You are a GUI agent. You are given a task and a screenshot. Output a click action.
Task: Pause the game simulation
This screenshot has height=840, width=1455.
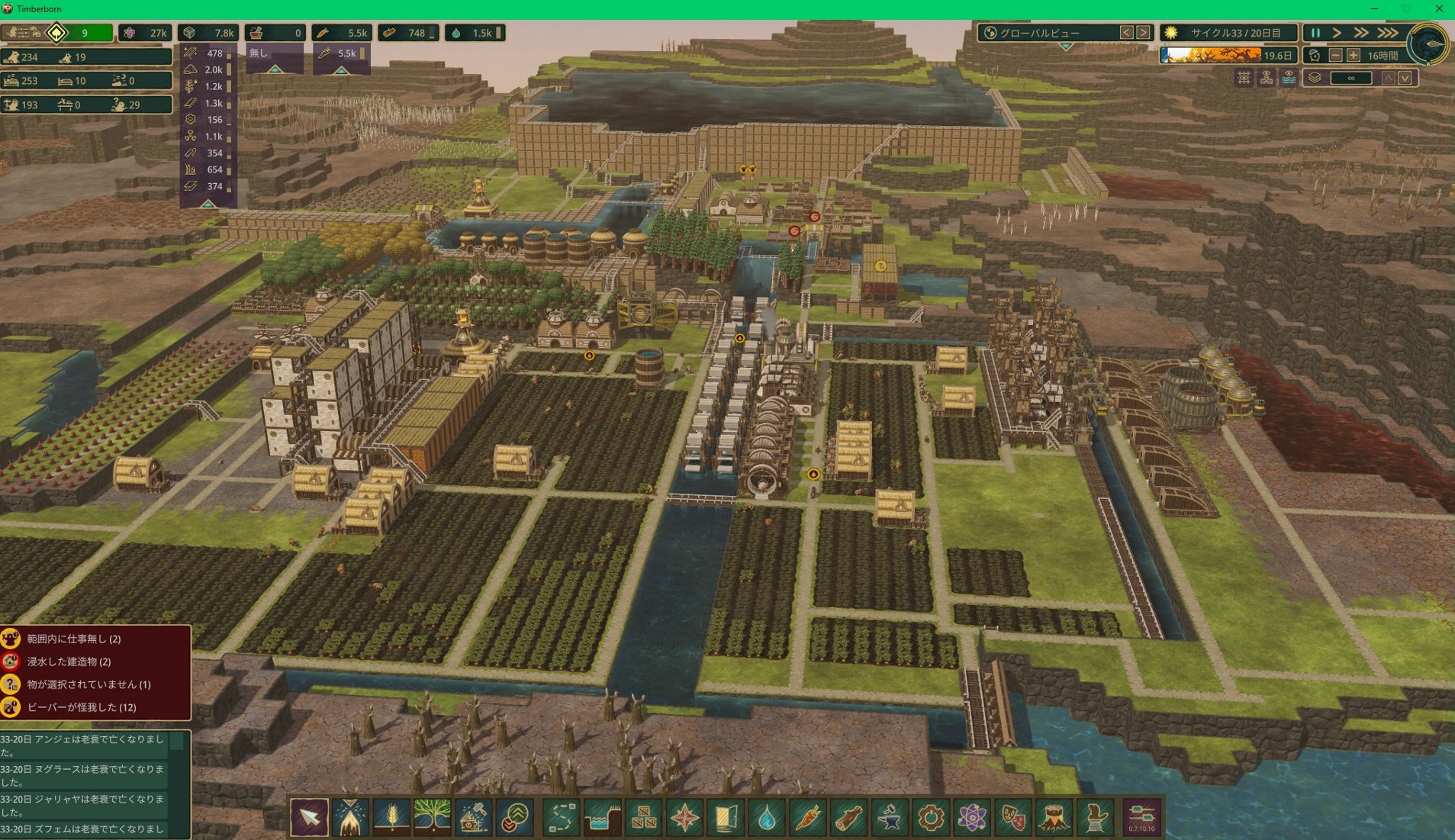pos(1315,33)
